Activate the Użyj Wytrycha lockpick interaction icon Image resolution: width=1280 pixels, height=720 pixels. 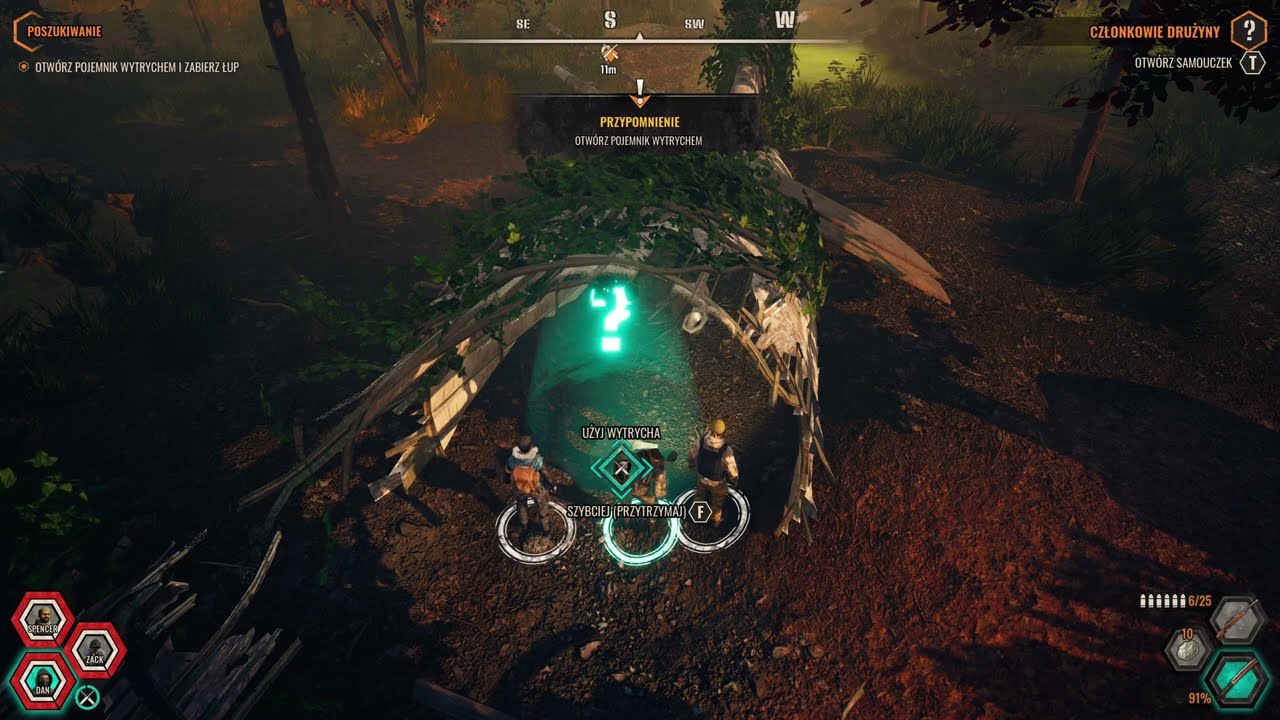621,468
